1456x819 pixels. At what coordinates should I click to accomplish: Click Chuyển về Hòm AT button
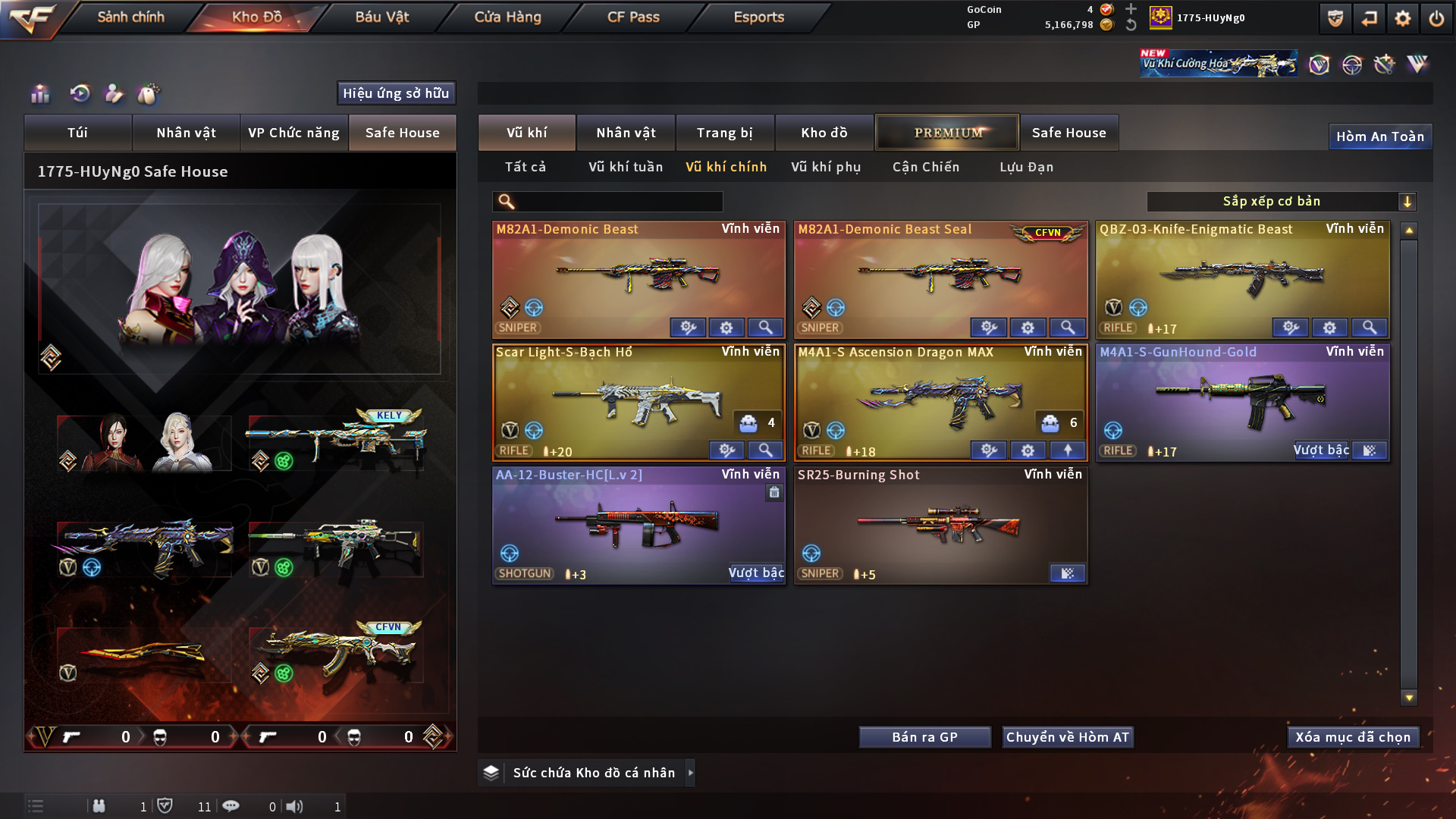click(1067, 737)
